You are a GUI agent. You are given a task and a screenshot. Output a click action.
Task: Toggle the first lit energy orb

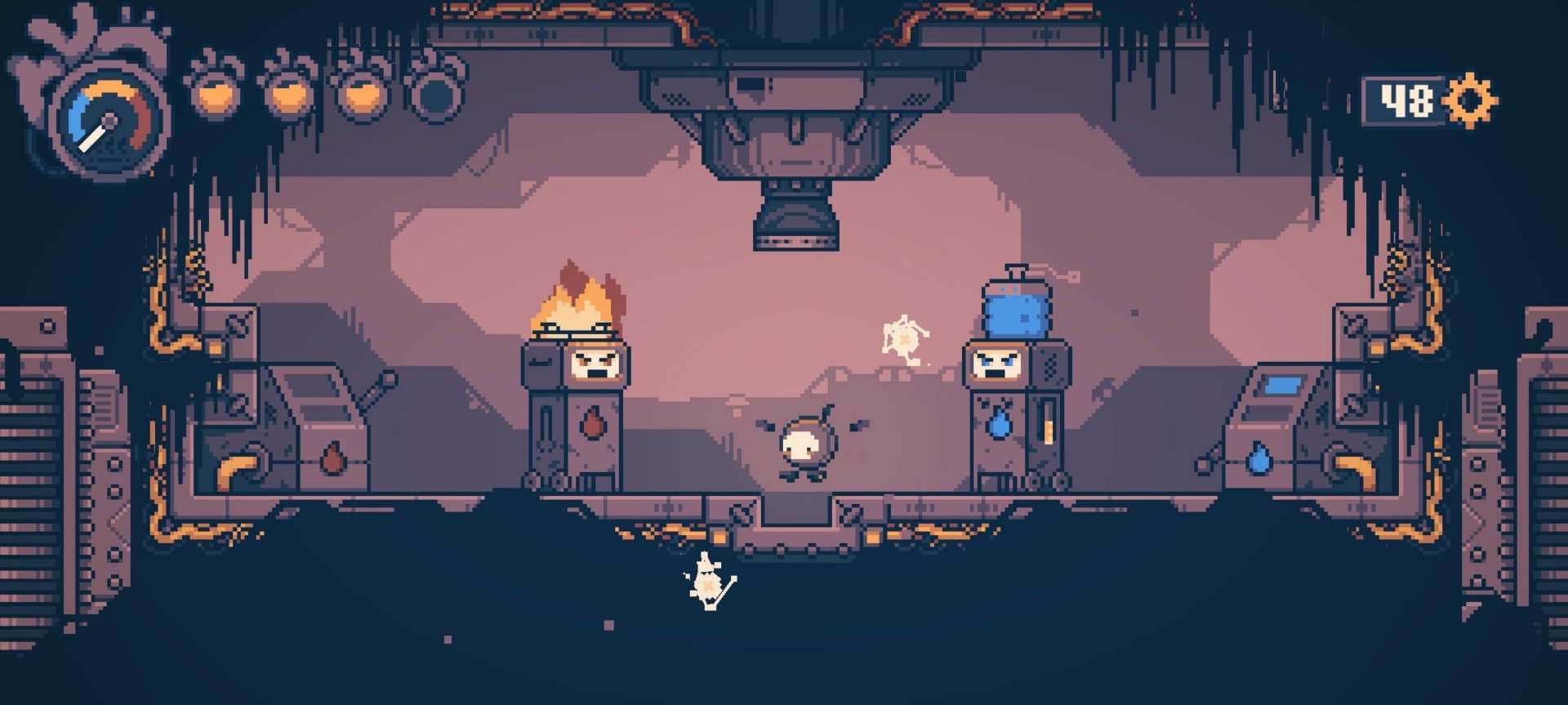[215, 95]
